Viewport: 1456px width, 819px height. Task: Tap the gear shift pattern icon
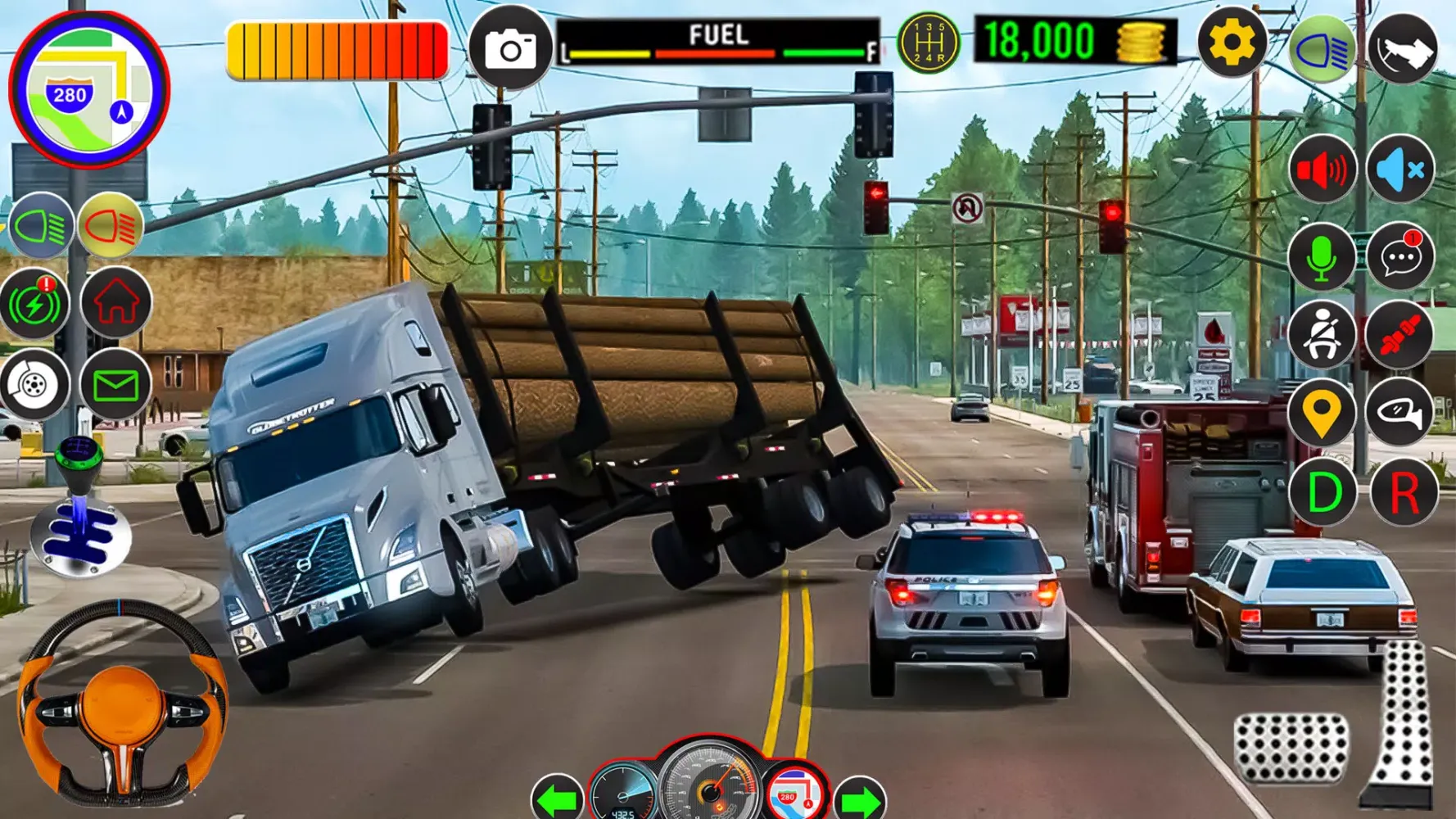coord(928,43)
